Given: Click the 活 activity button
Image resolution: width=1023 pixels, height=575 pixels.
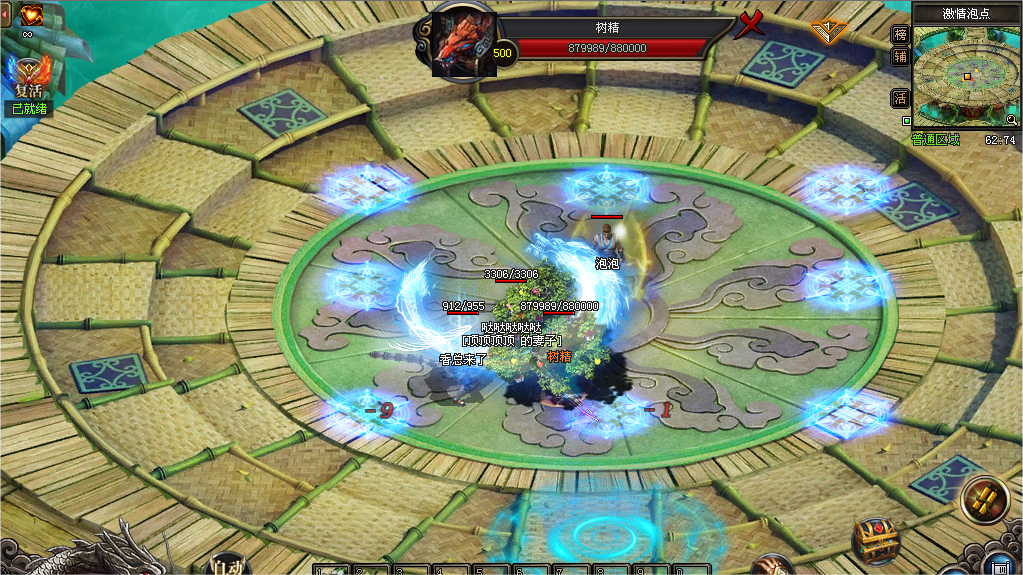Looking at the screenshot, I should coord(900,98).
